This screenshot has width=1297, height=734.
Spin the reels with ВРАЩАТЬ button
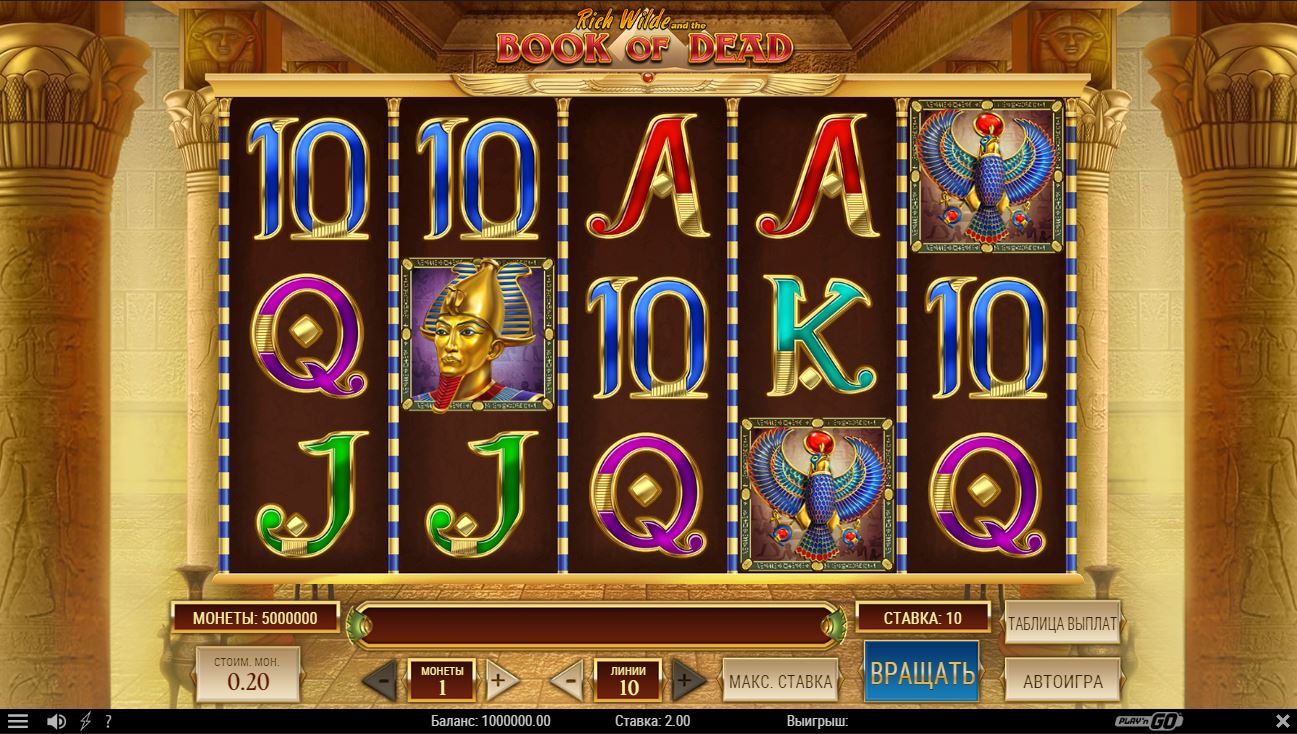coord(921,673)
